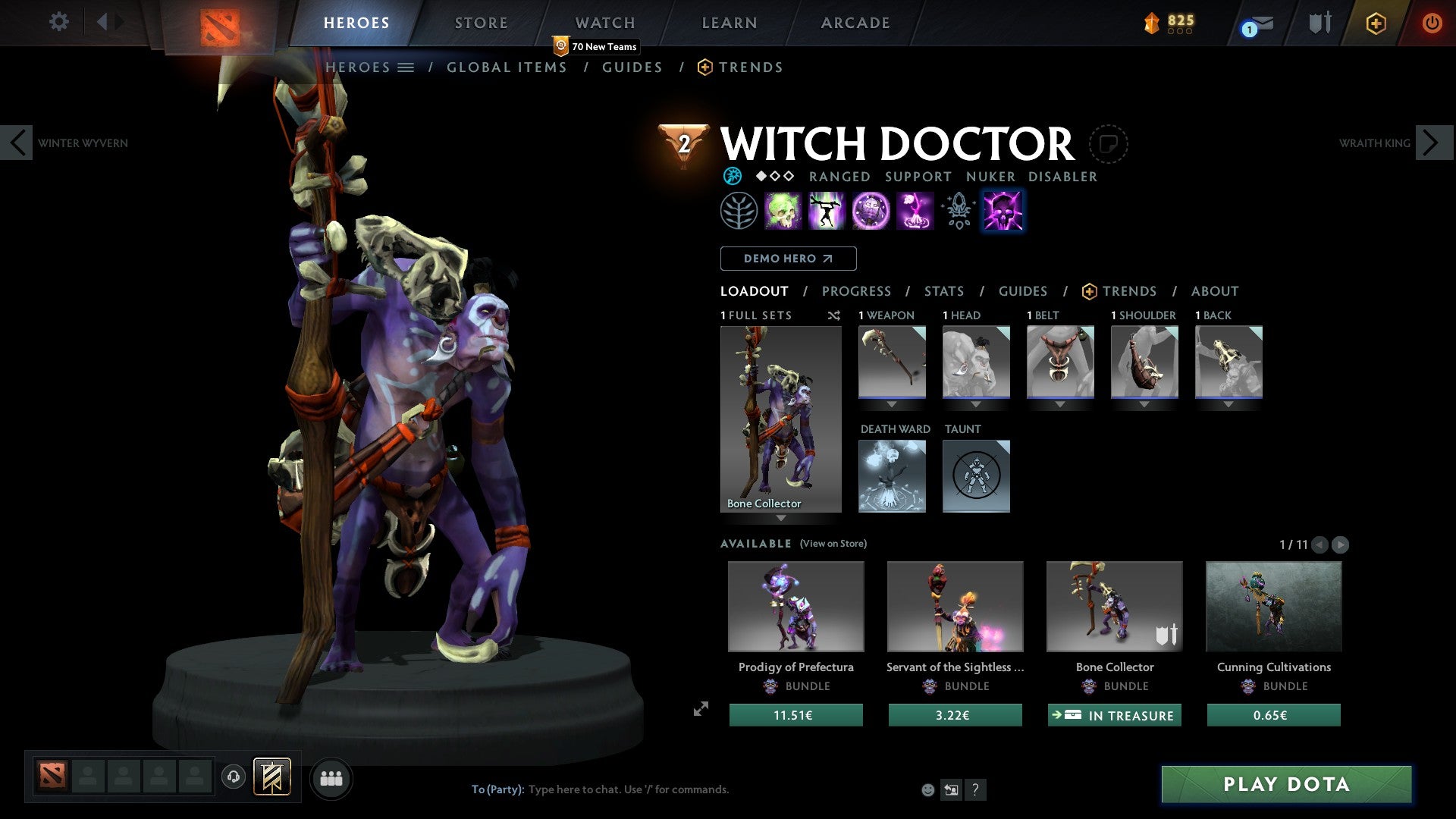Expand the Bone Collector full set dropdown

tap(780, 519)
